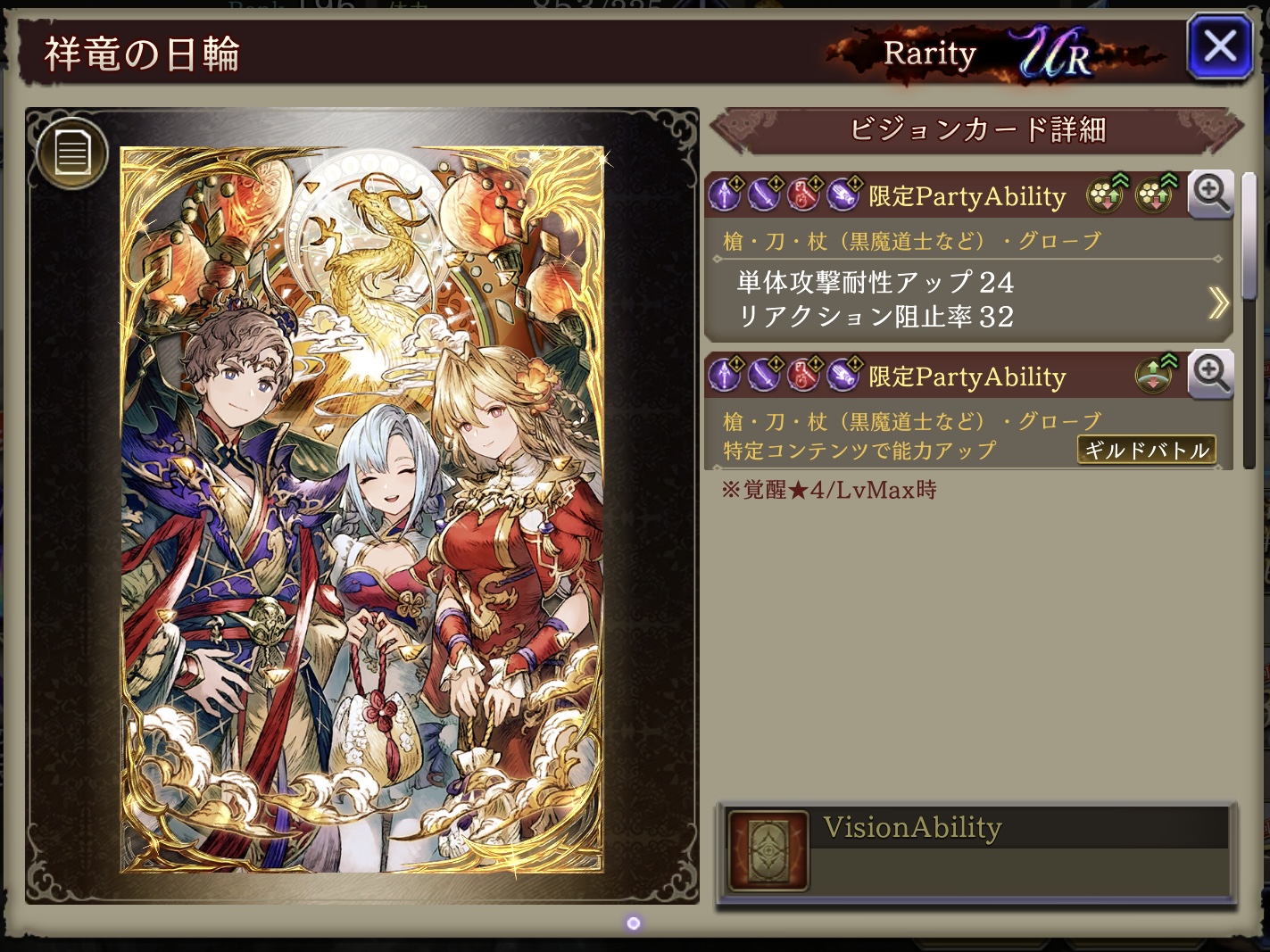
Task: Open the card text document icon
Action: (x=72, y=153)
